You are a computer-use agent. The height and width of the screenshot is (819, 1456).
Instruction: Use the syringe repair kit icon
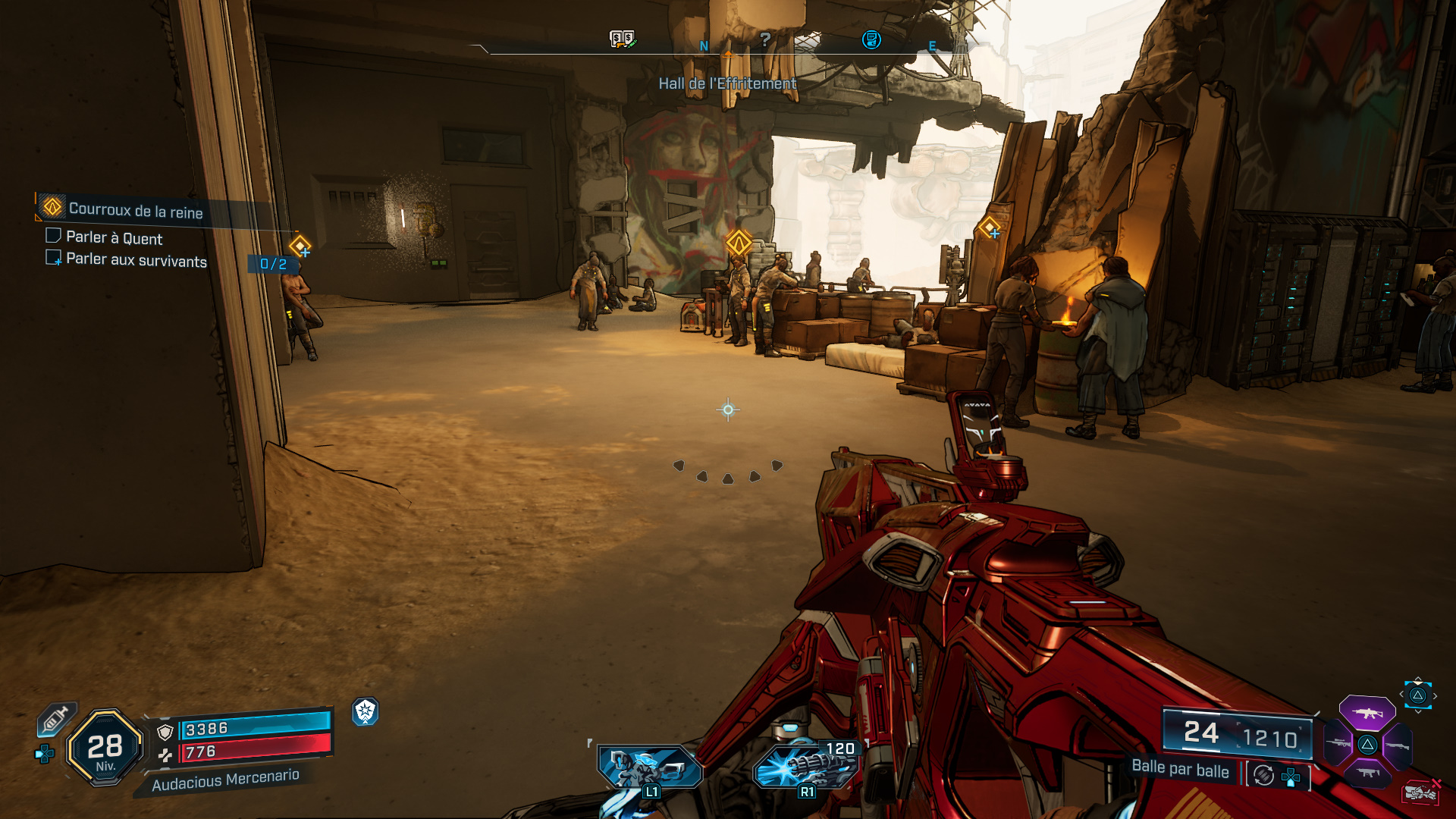pos(55,718)
